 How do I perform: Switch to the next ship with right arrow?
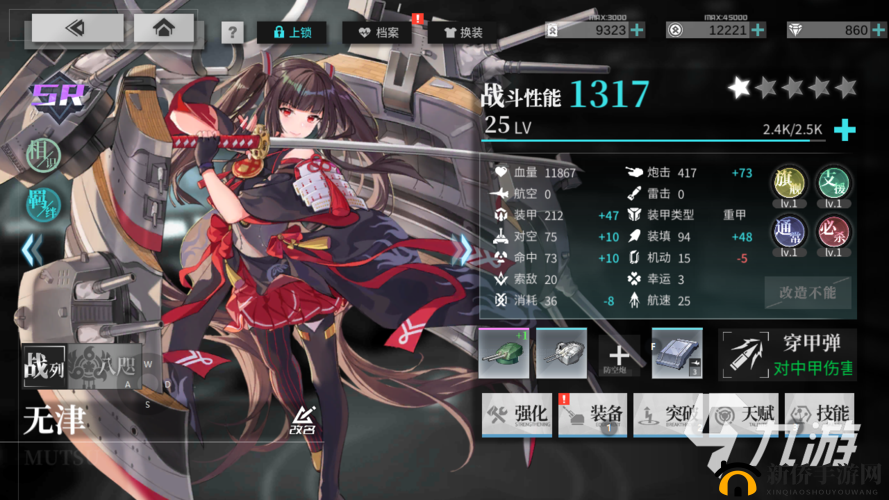click(x=463, y=249)
